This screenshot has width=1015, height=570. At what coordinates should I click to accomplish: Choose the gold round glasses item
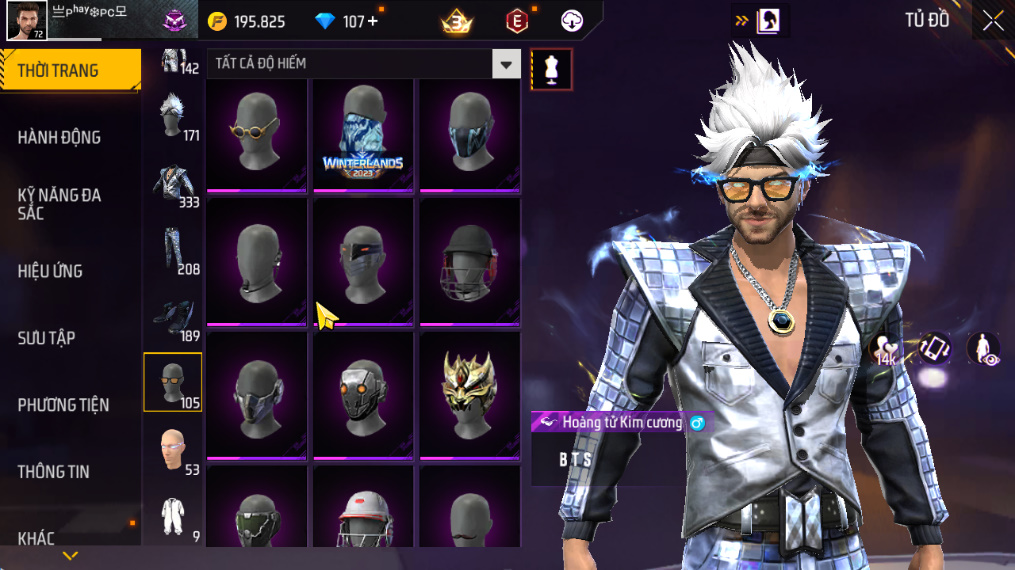257,133
